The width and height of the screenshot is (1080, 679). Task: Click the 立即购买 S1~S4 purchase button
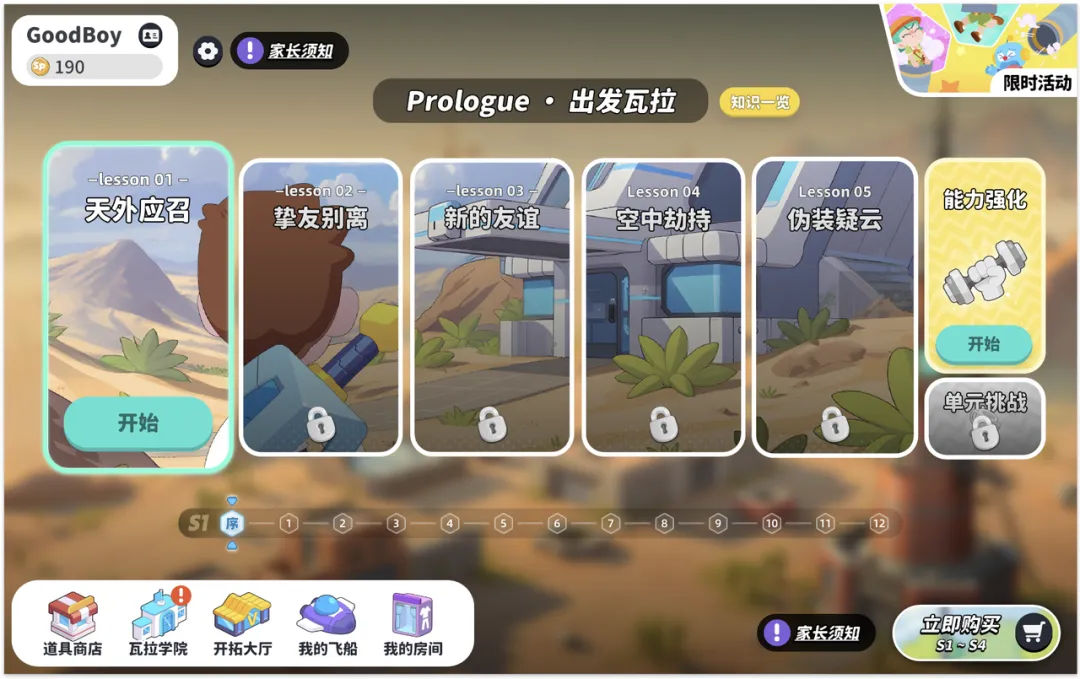pos(975,633)
